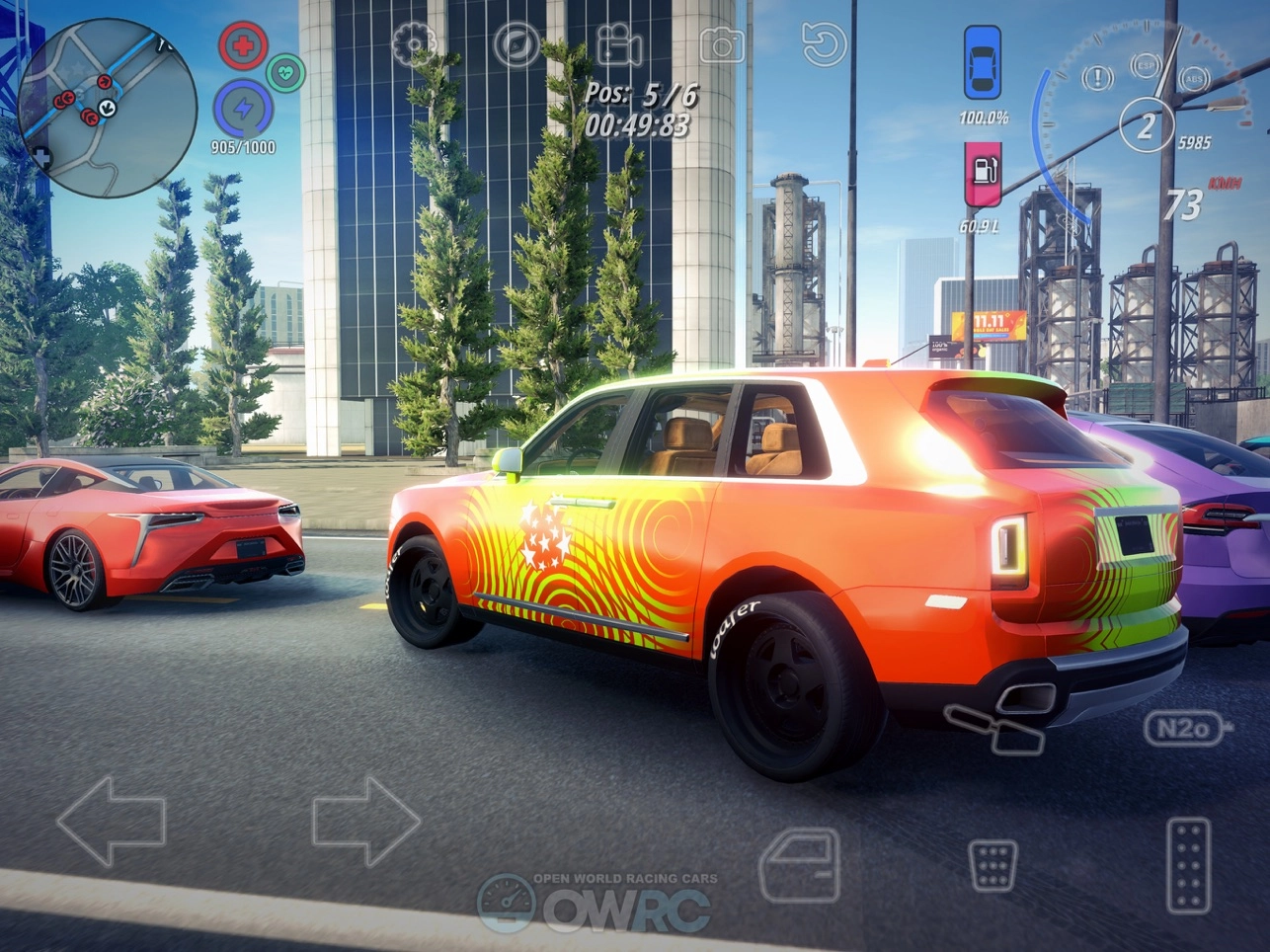Open the GPS compass navigation icon
Screen dimensions: 1270x952
pyautogui.click(x=517, y=43)
